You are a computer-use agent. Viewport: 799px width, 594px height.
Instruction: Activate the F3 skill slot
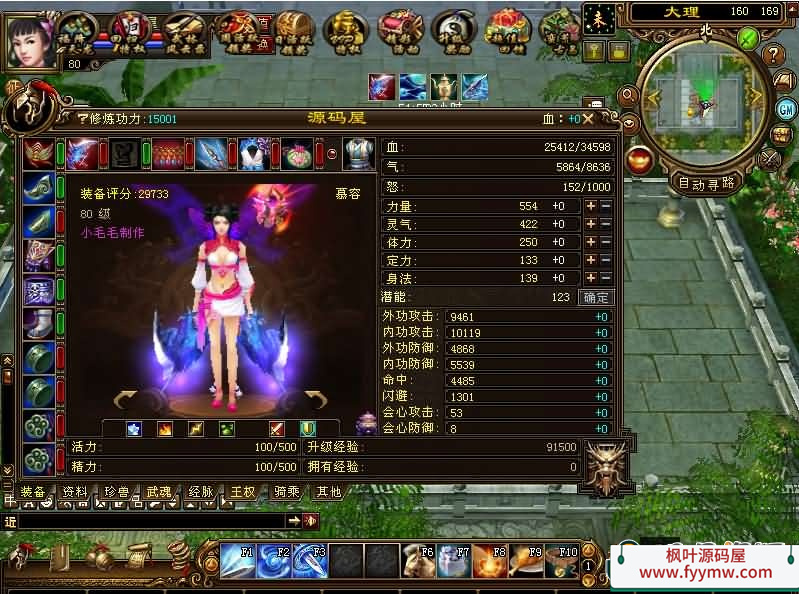pyautogui.click(x=310, y=561)
